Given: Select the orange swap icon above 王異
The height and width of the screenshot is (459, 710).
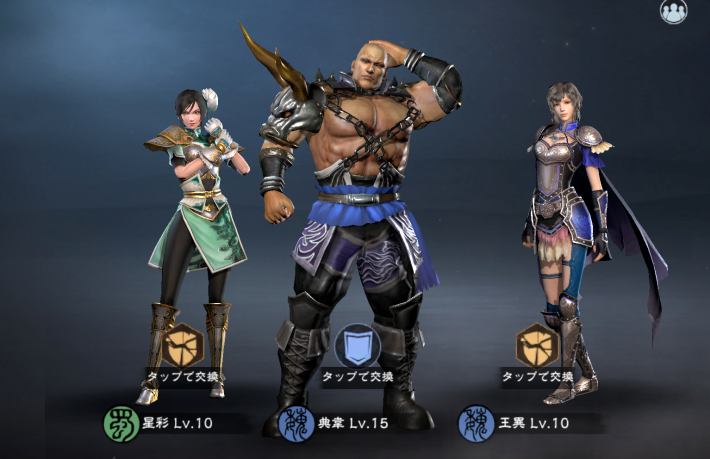Looking at the screenshot, I should click(x=537, y=346).
